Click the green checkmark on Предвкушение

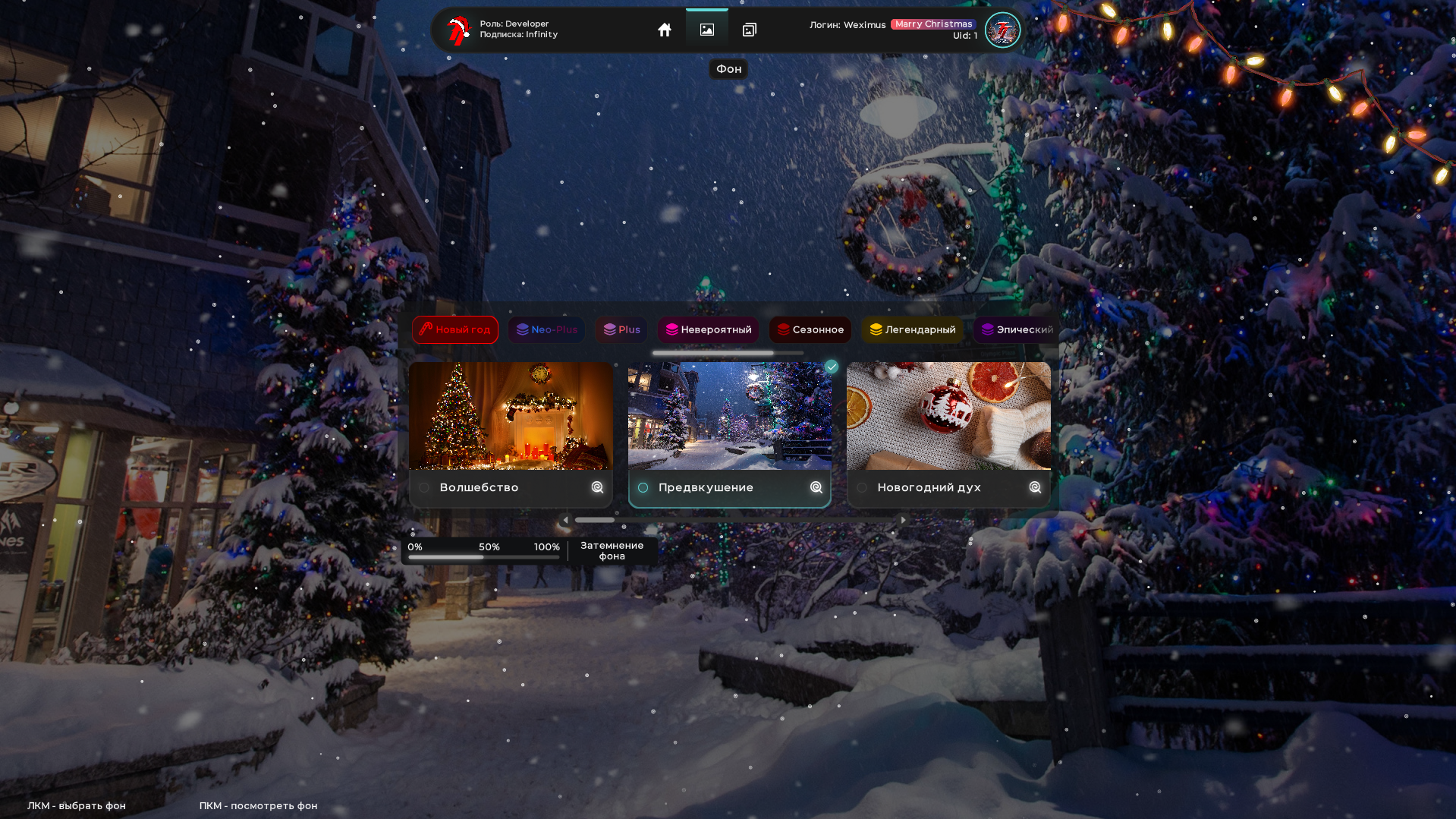point(831,367)
